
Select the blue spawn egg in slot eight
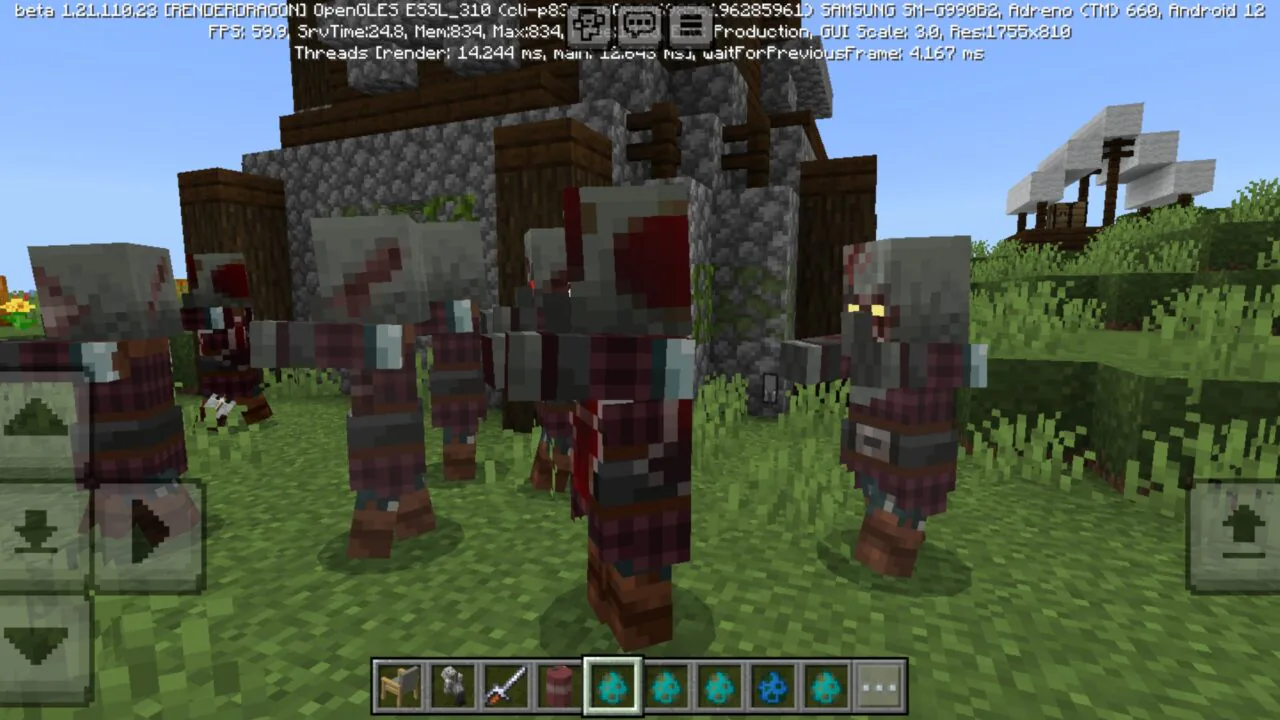772,684
